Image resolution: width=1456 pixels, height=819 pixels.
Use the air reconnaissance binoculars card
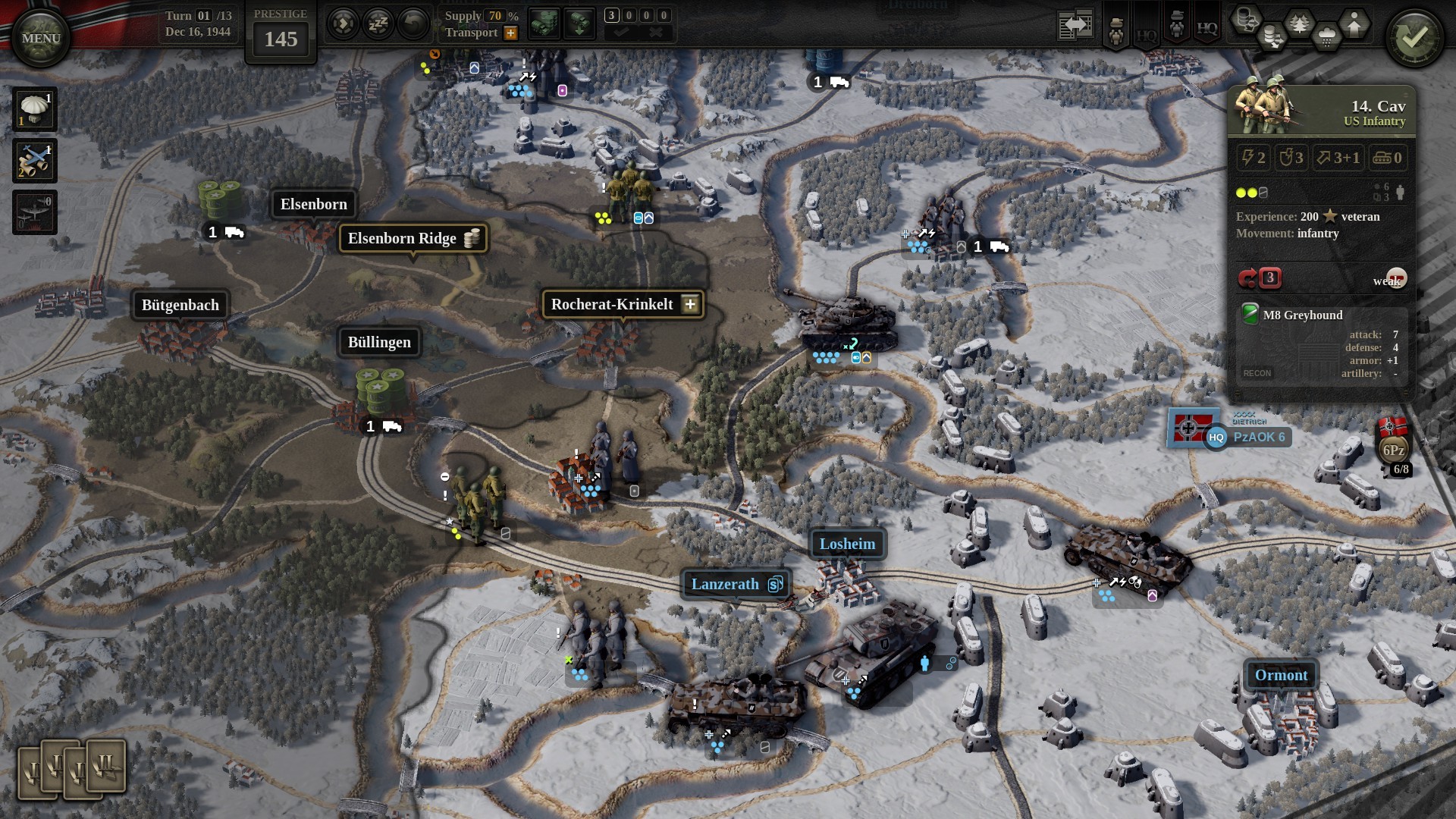[x=35, y=161]
